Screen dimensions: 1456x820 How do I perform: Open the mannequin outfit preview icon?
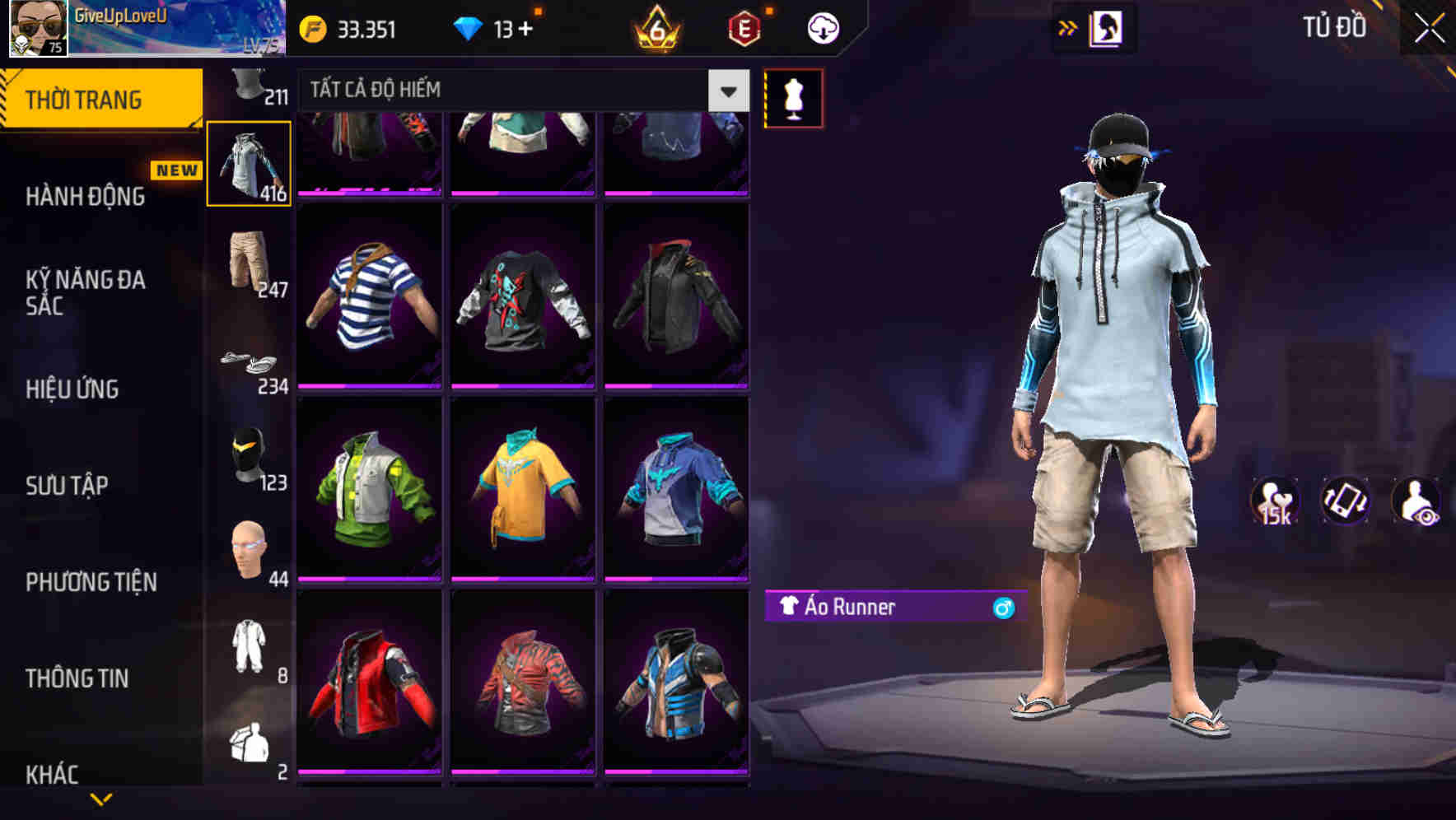click(x=793, y=96)
